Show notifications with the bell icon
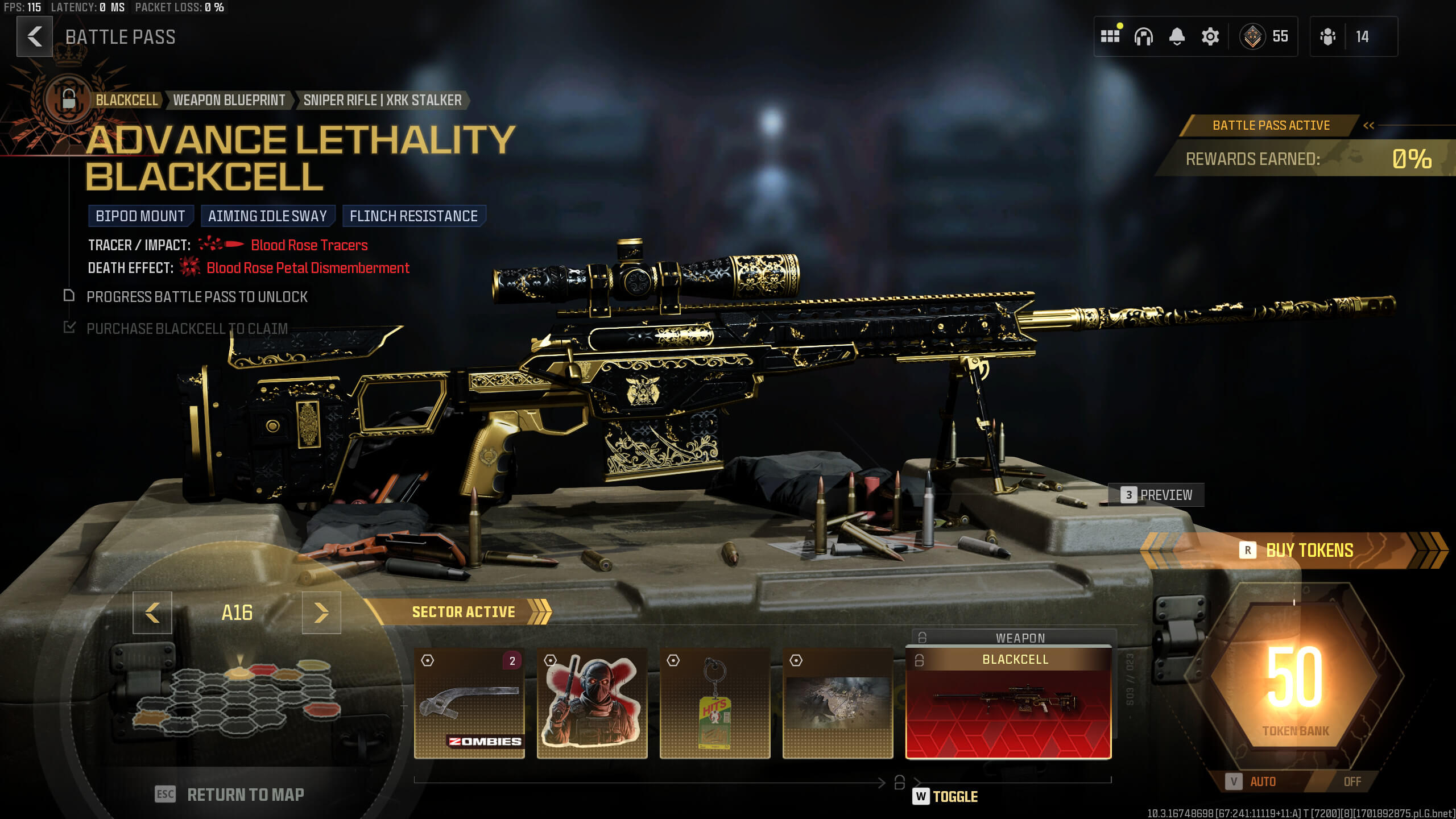Image resolution: width=1456 pixels, height=819 pixels. pyautogui.click(x=1177, y=36)
